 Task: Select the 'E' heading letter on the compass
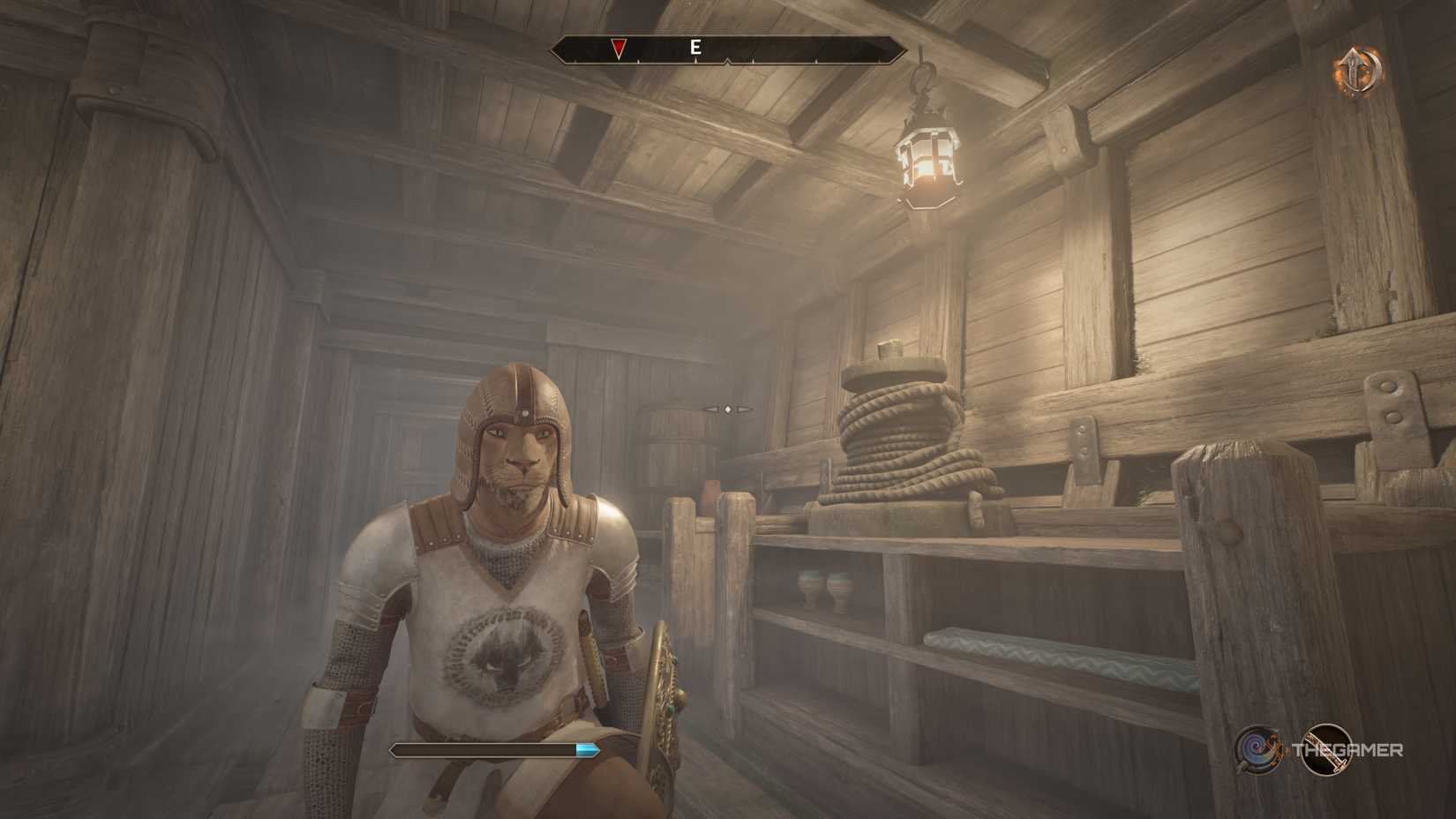(x=696, y=48)
